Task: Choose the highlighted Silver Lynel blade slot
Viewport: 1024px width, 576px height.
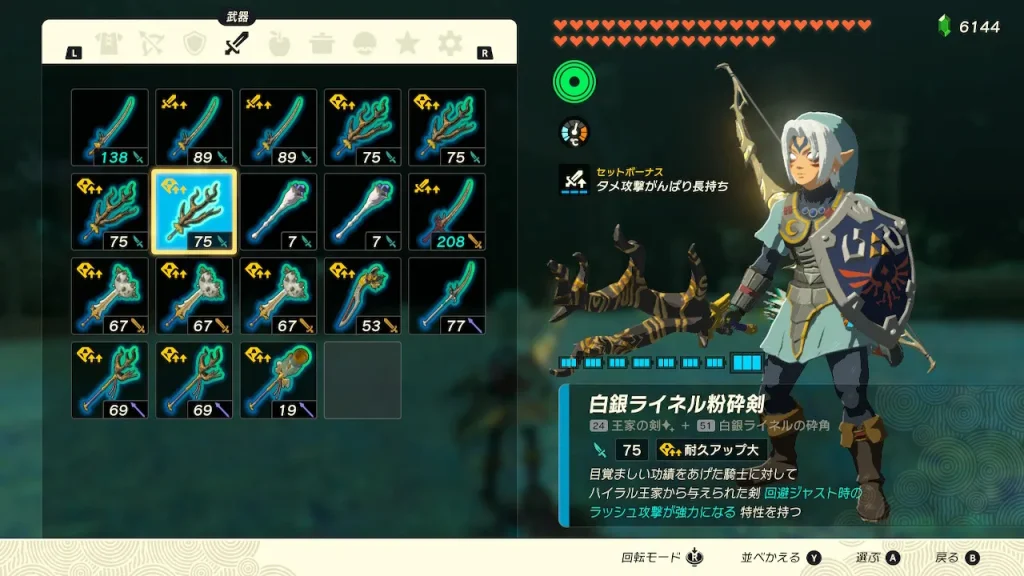Action: tap(194, 212)
